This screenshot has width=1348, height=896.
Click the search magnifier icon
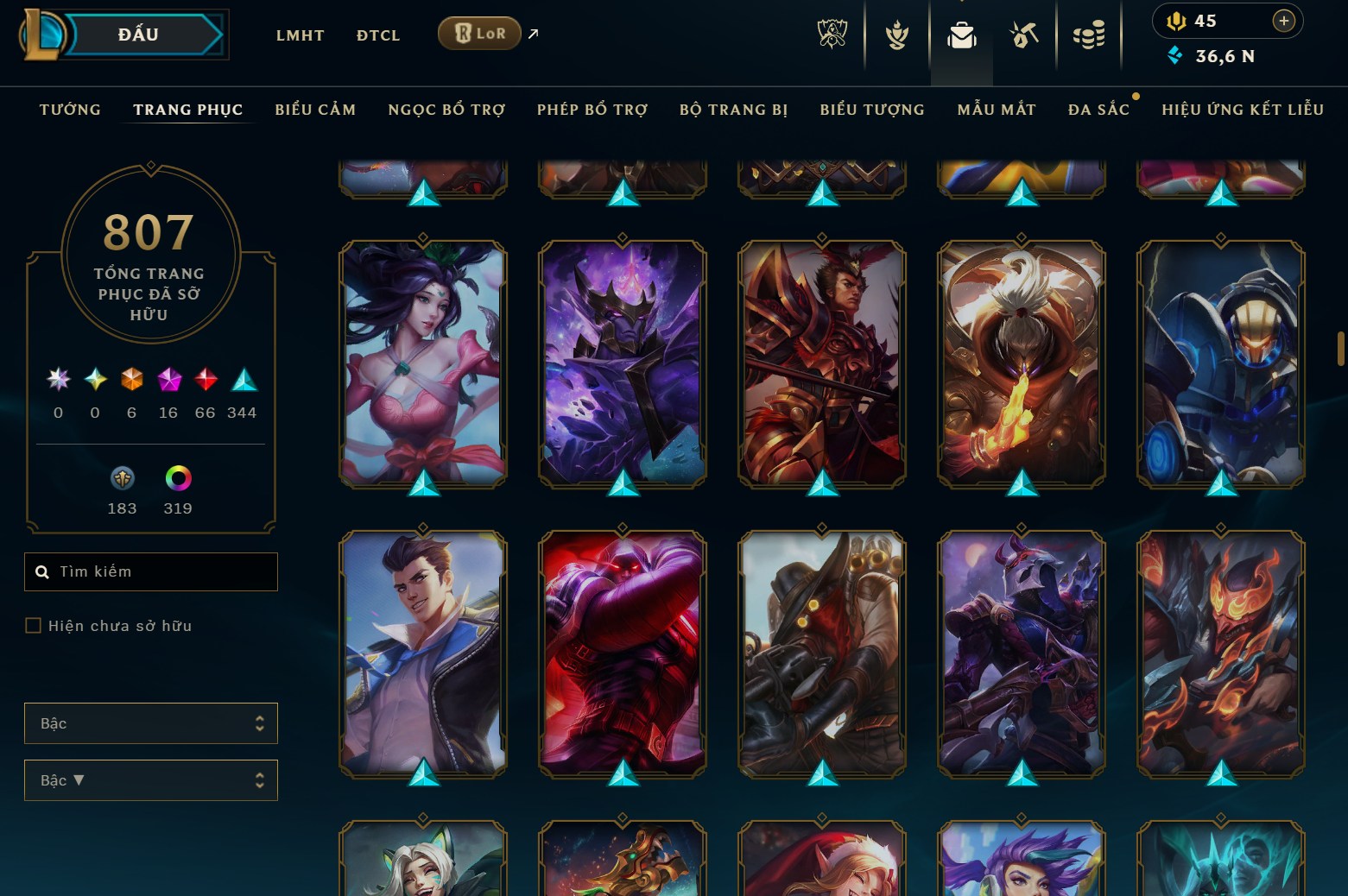42,571
